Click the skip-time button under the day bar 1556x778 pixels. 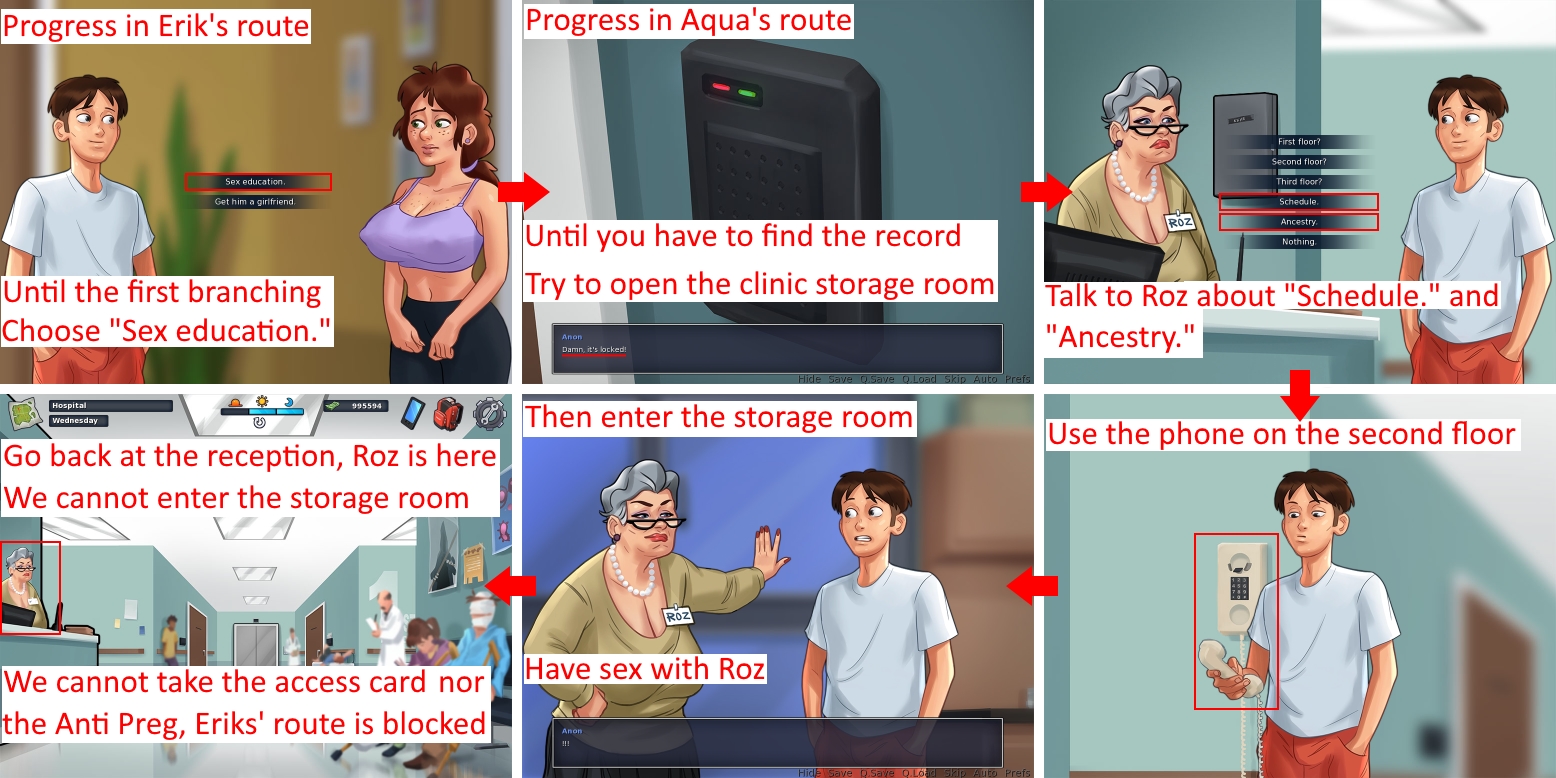coord(259,423)
